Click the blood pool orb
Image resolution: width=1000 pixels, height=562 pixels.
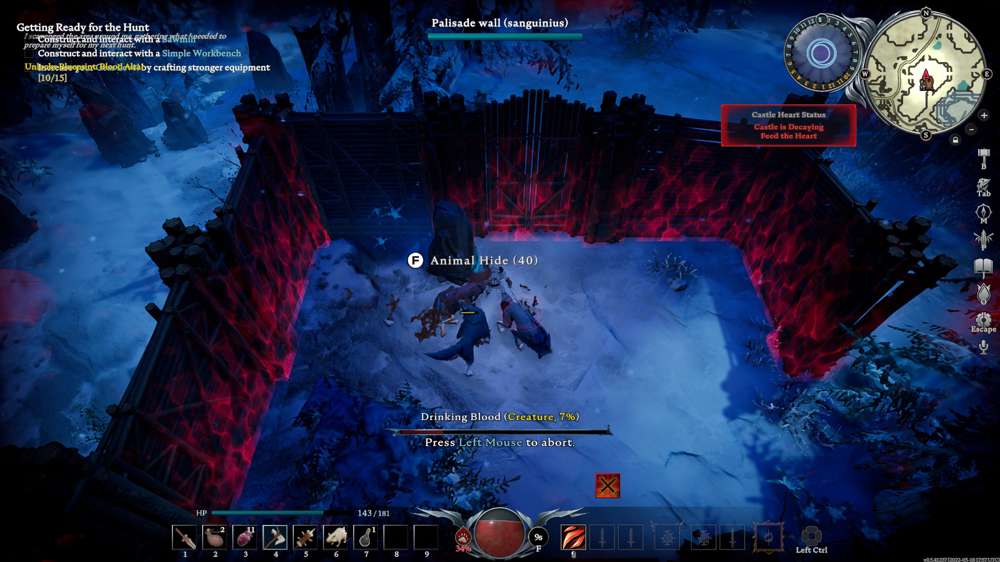[x=500, y=533]
